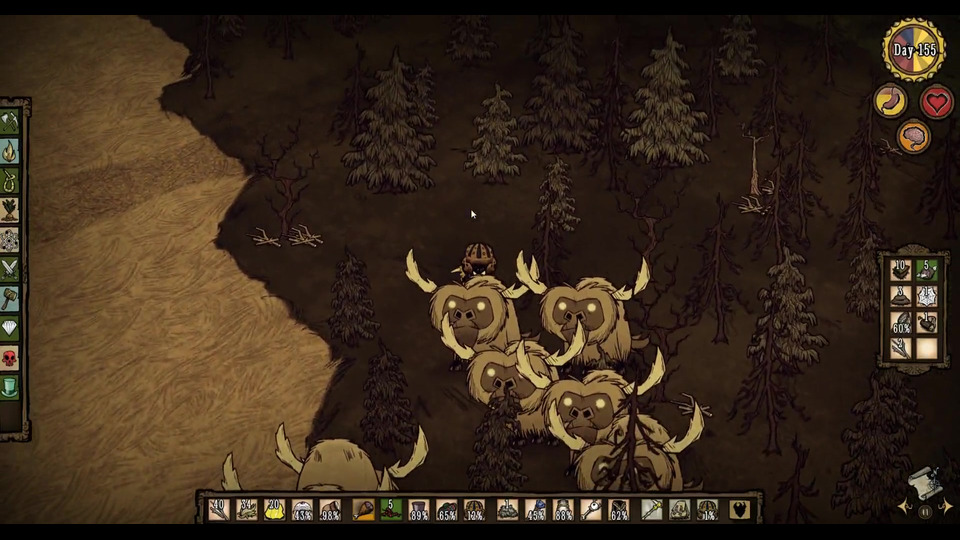Select the golden staff inventory slot
The height and width of the screenshot is (540, 960).
(651, 510)
